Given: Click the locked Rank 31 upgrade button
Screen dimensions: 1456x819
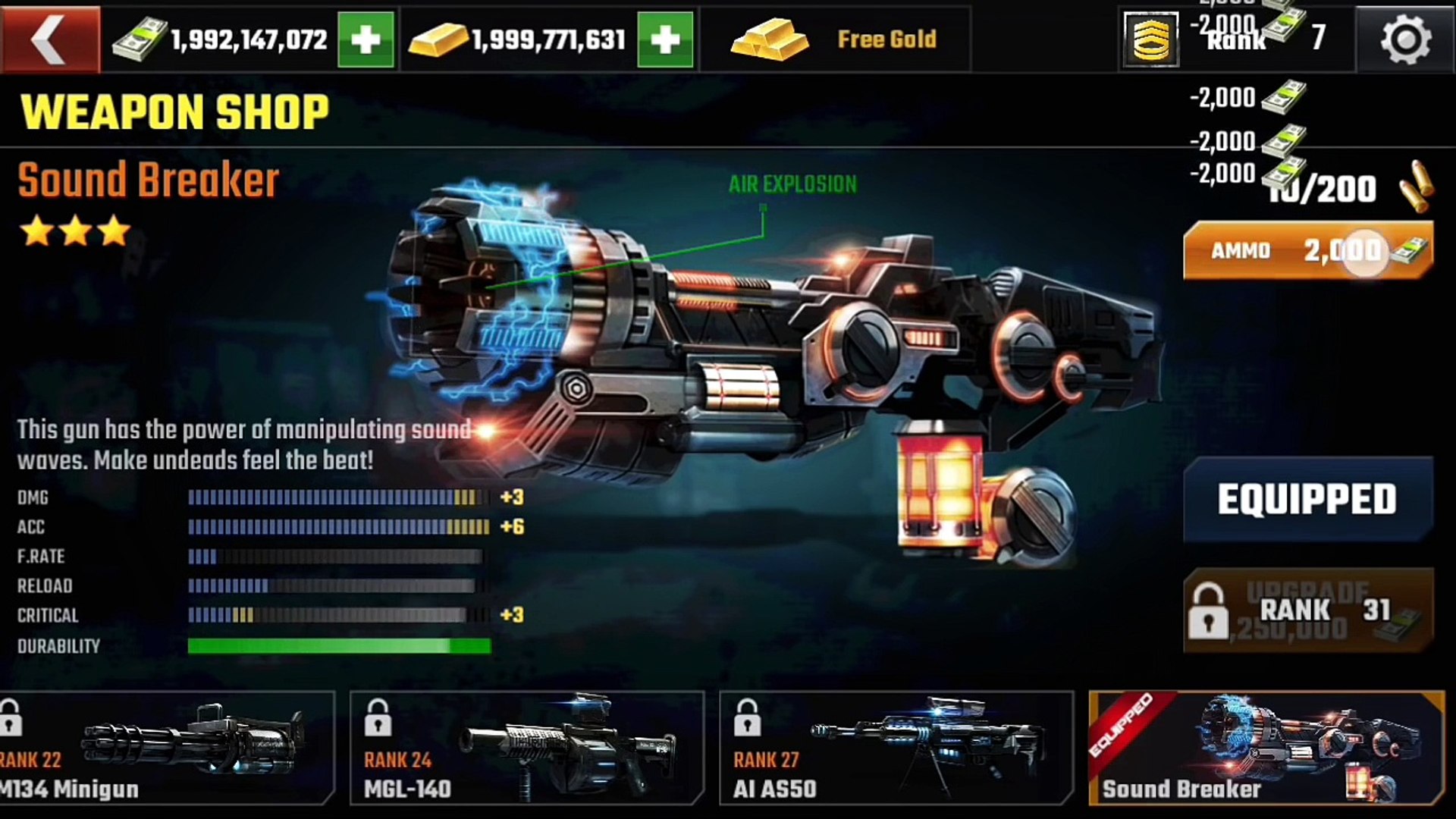Looking at the screenshot, I should [x=1307, y=610].
